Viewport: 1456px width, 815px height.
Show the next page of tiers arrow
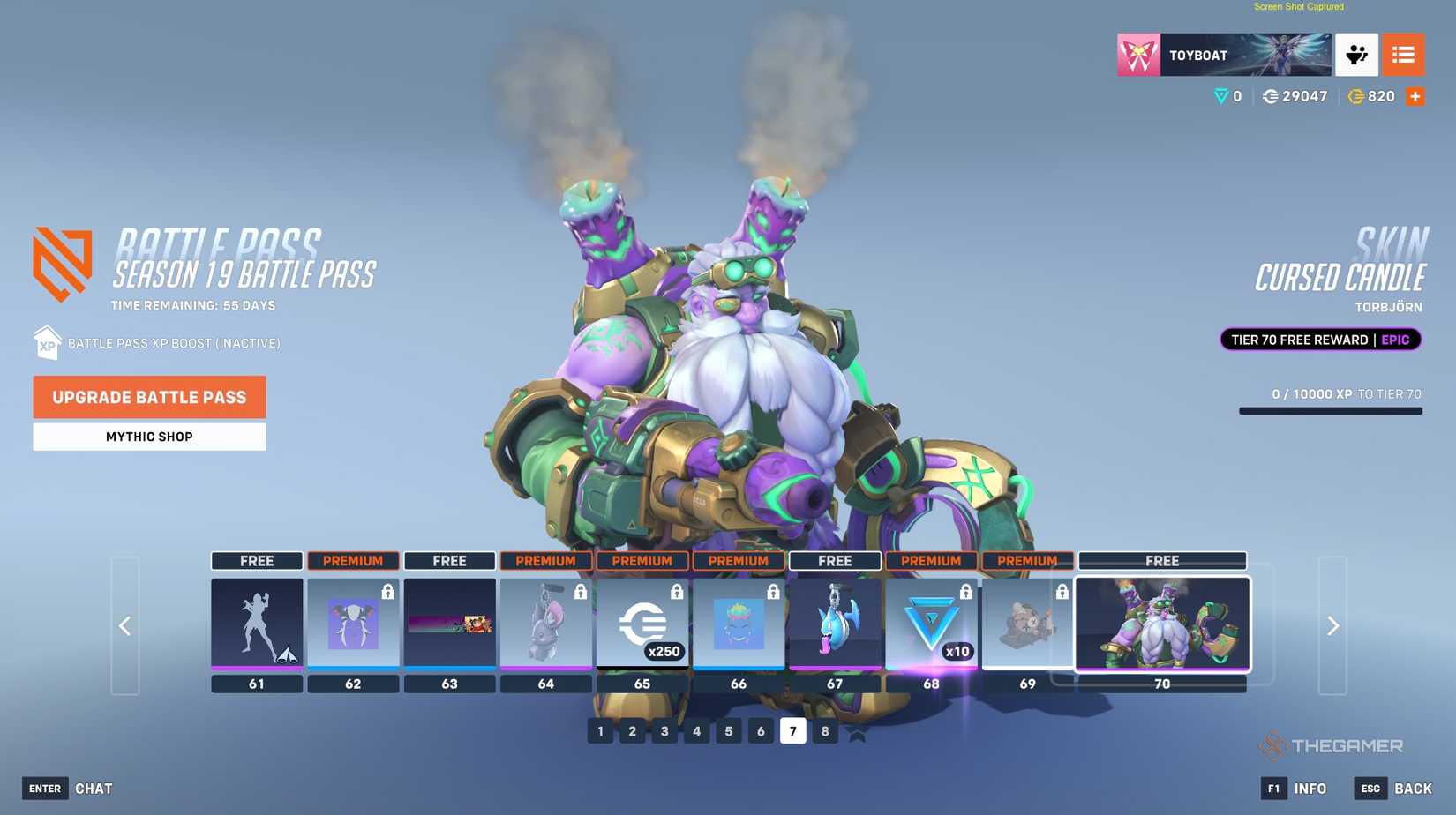click(1332, 625)
